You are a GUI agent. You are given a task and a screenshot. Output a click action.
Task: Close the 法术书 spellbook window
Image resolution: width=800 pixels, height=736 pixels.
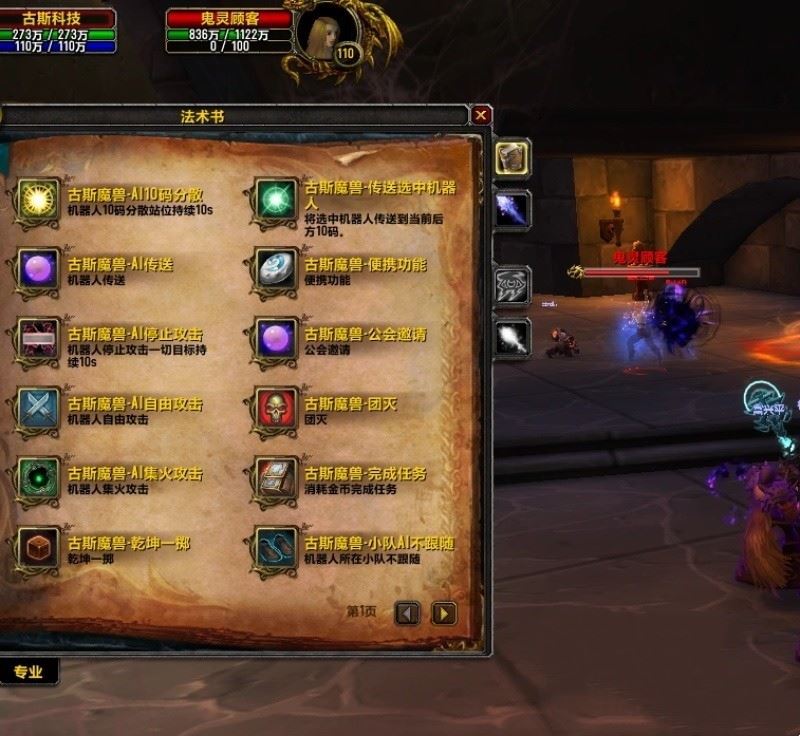[482, 115]
